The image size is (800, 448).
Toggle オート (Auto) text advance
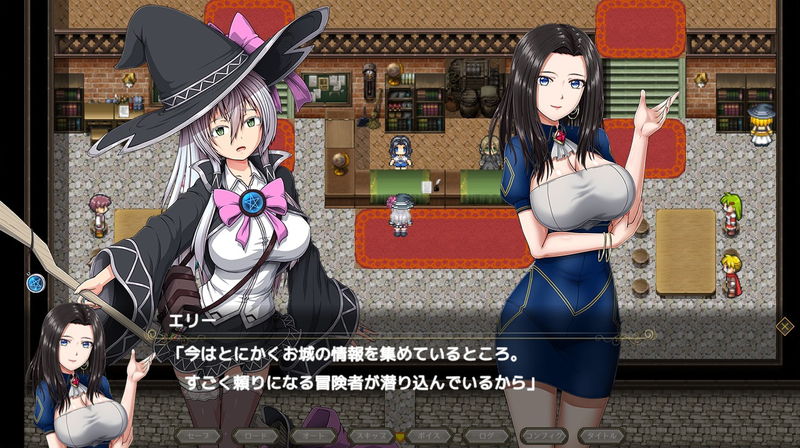click(312, 436)
